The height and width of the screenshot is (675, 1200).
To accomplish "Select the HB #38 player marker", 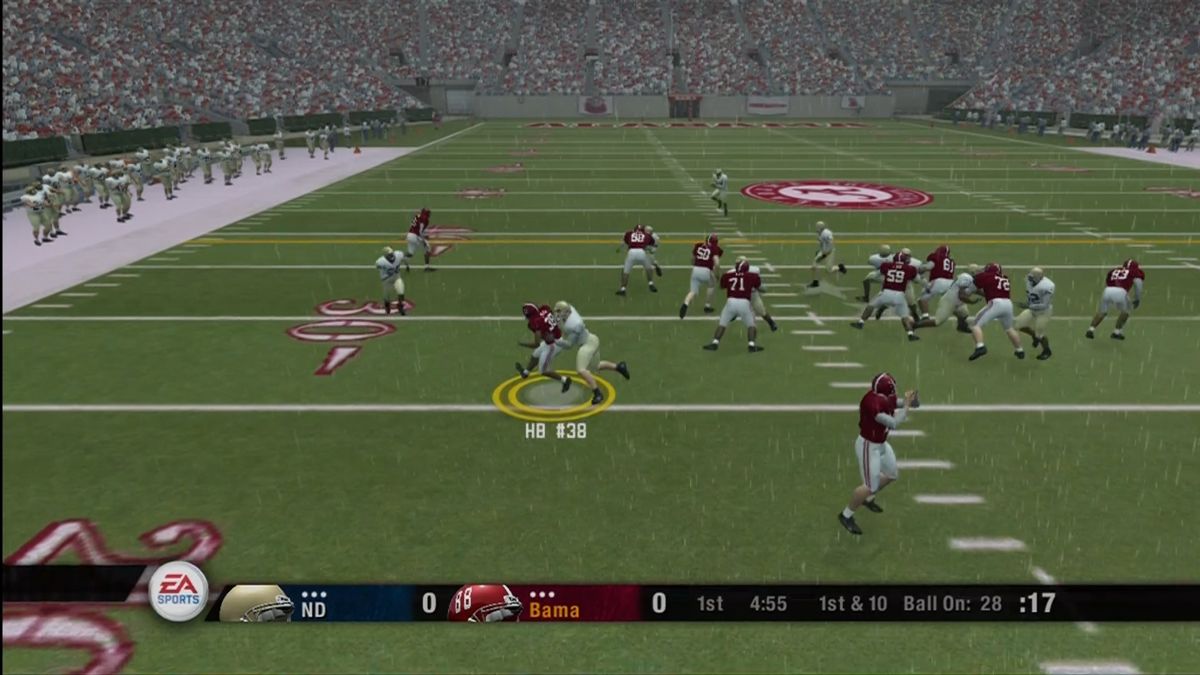I will pos(553,397).
